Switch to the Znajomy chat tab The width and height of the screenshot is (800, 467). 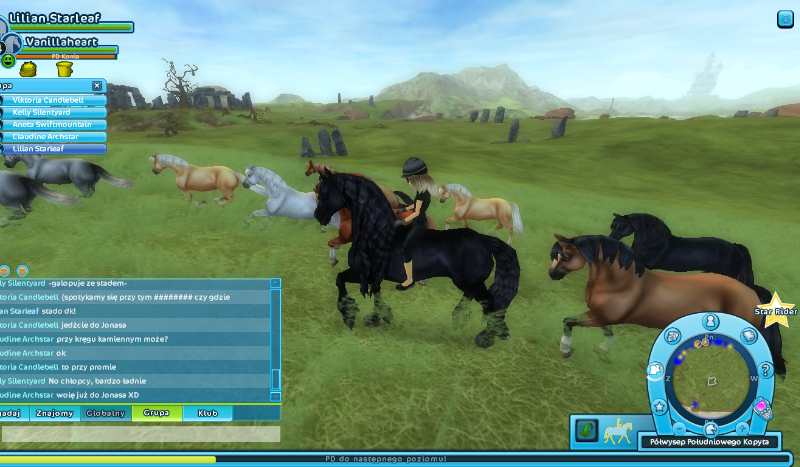click(55, 412)
